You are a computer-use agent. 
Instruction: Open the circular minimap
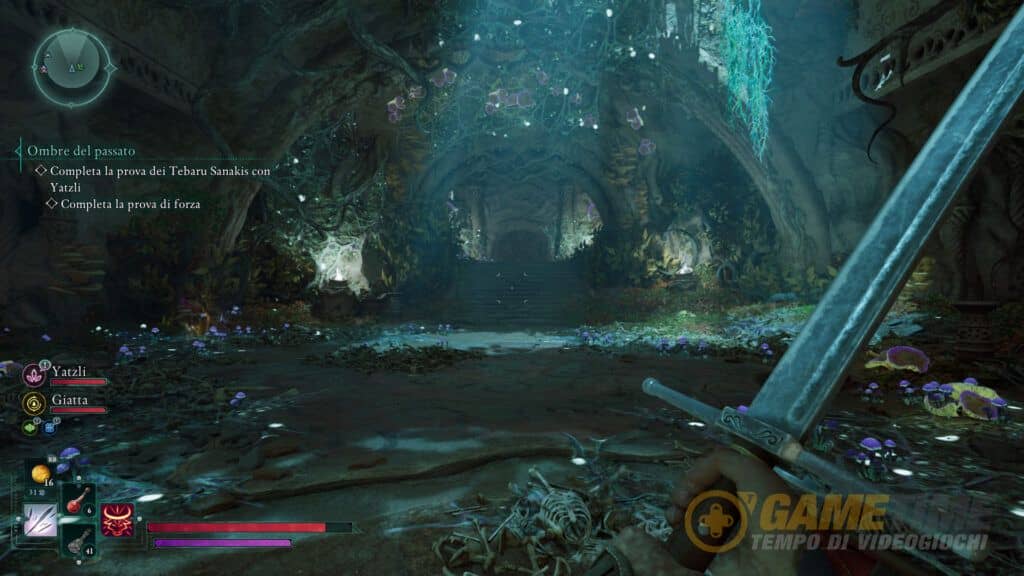(x=72, y=67)
